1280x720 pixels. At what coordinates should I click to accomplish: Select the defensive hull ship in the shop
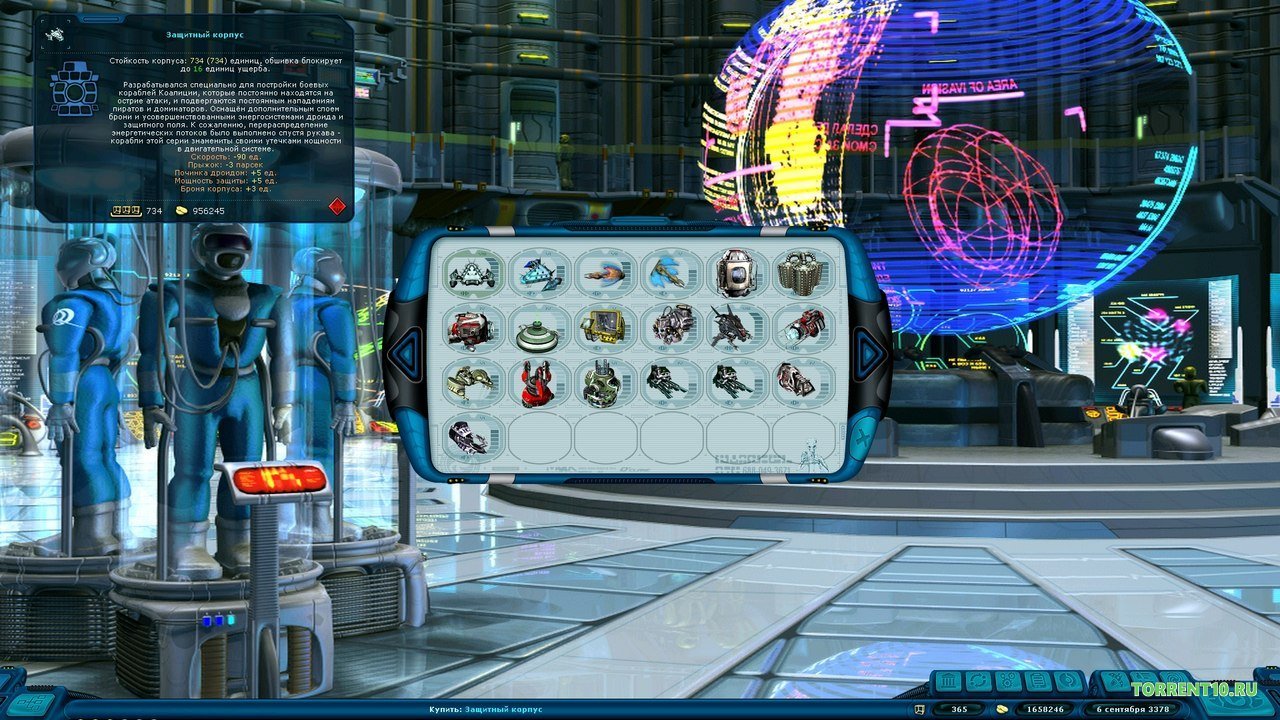pyautogui.click(x=471, y=272)
